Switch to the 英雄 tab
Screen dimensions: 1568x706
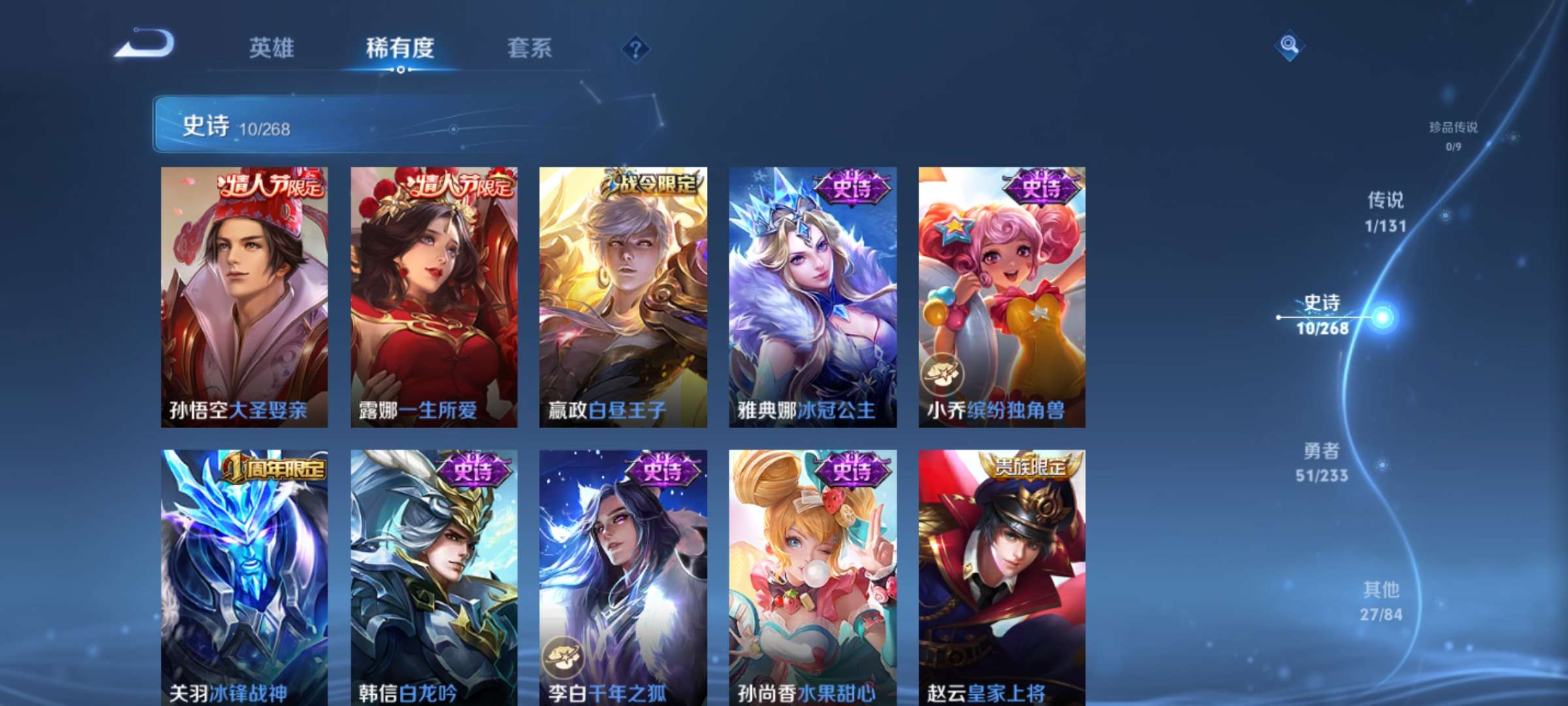272,48
